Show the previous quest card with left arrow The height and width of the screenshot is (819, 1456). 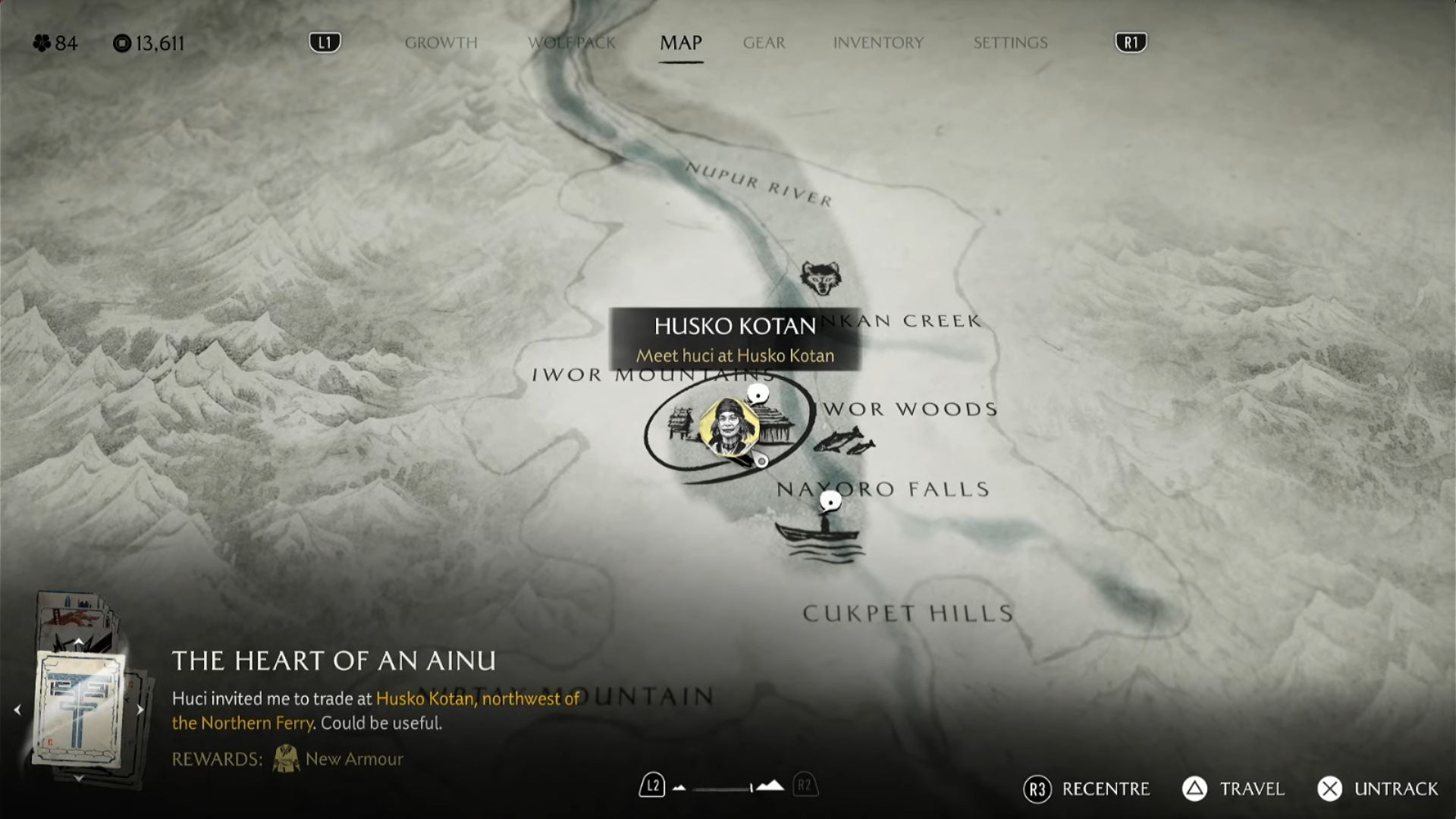point(17,710)
